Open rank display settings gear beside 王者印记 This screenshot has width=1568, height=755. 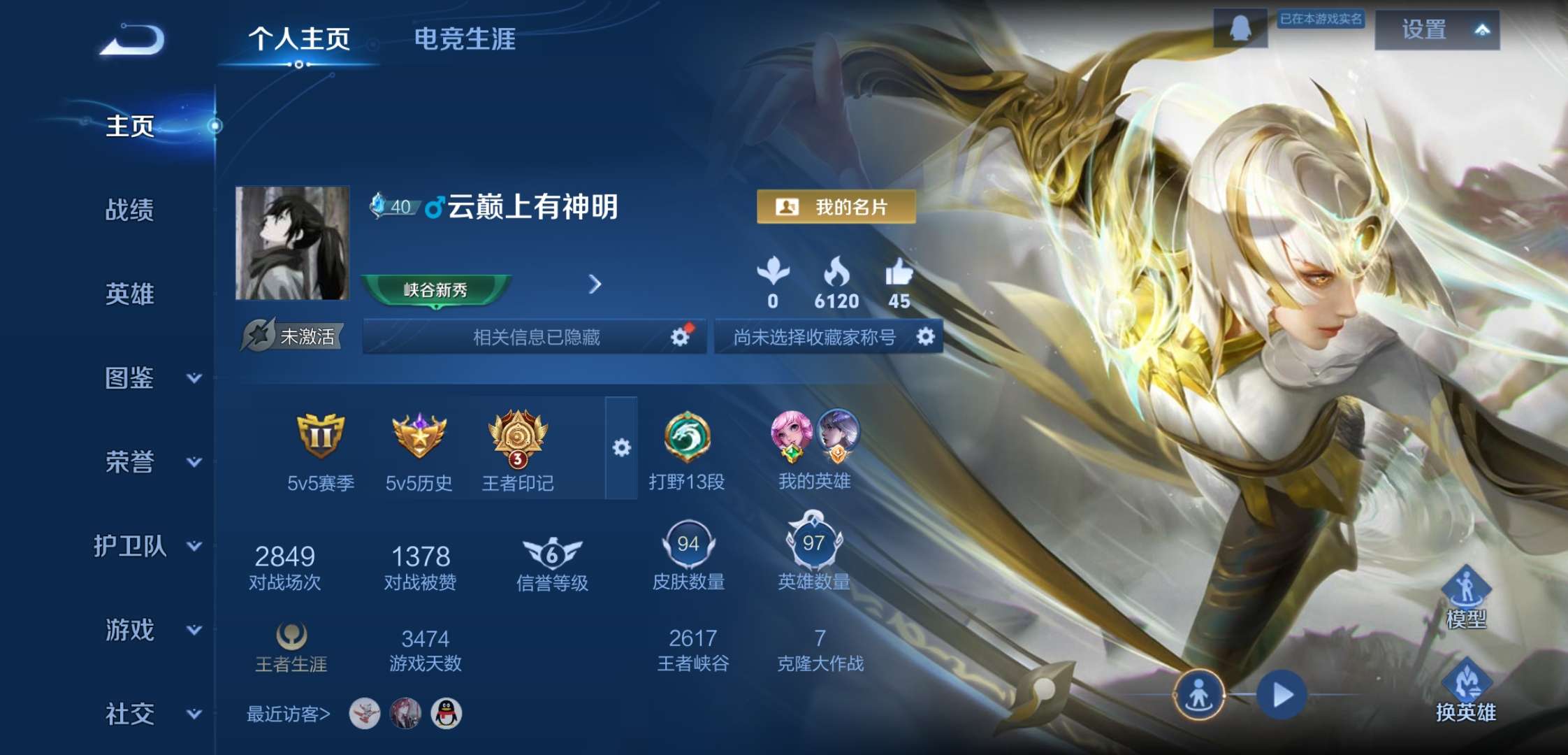point(620,445)
